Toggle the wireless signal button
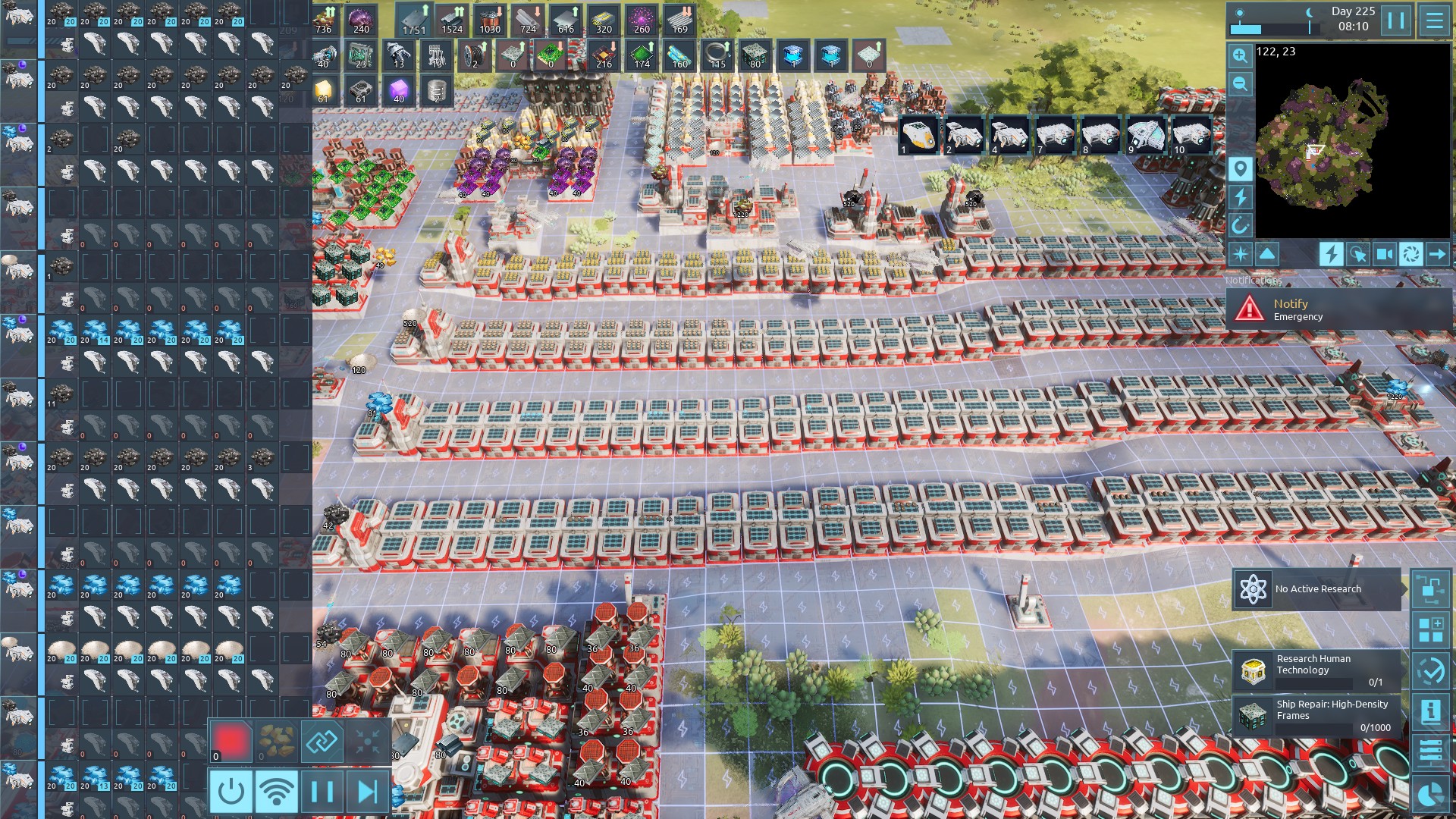The height and width of the screenshot is (819, 1456). (277, 792)
